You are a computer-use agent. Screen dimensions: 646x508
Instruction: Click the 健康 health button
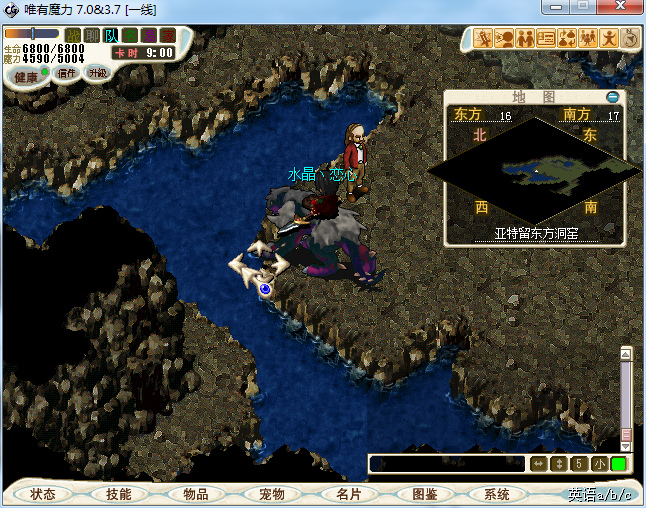27,77
